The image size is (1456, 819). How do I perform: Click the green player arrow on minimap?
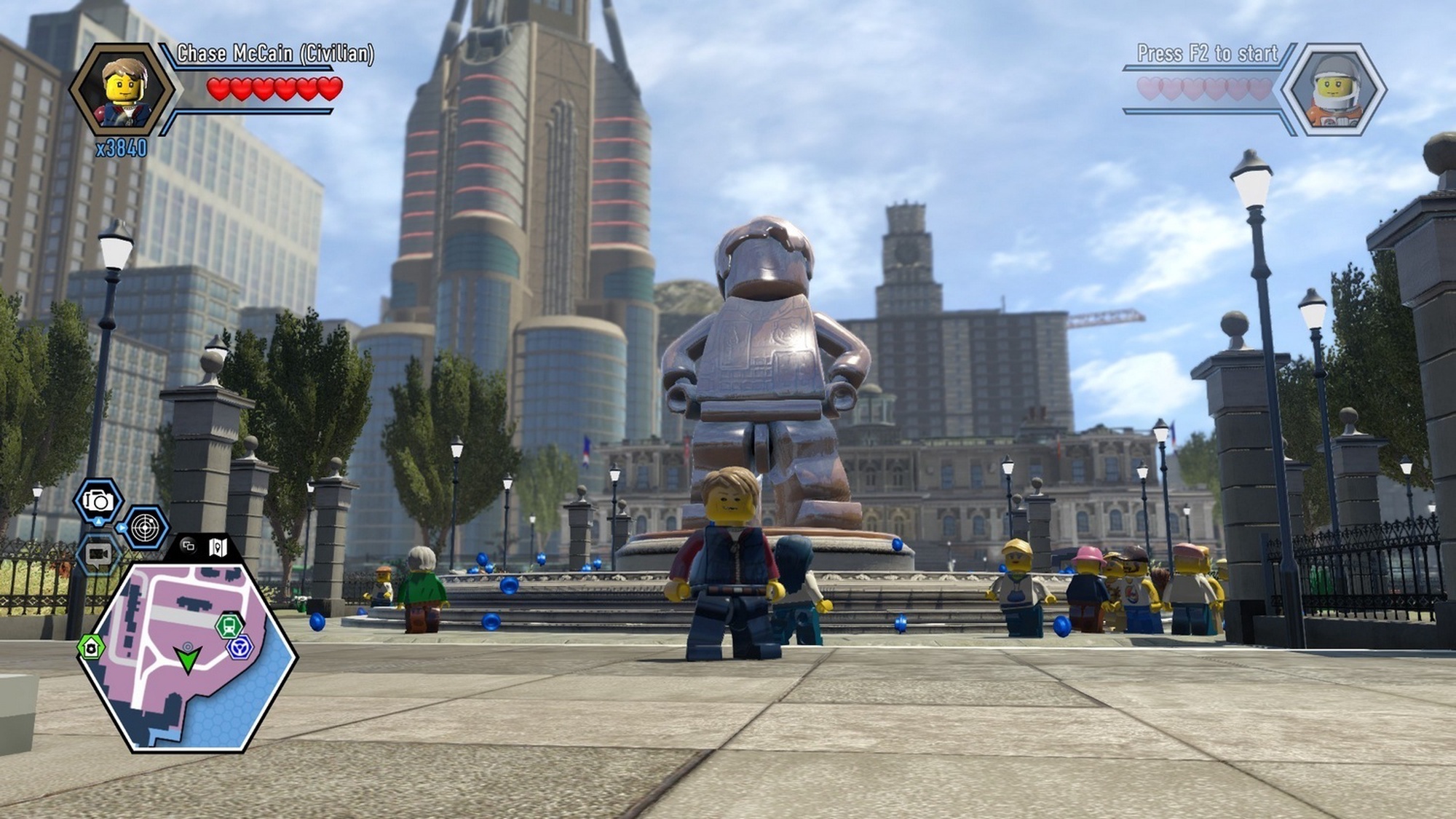click(x=188, y=659)
